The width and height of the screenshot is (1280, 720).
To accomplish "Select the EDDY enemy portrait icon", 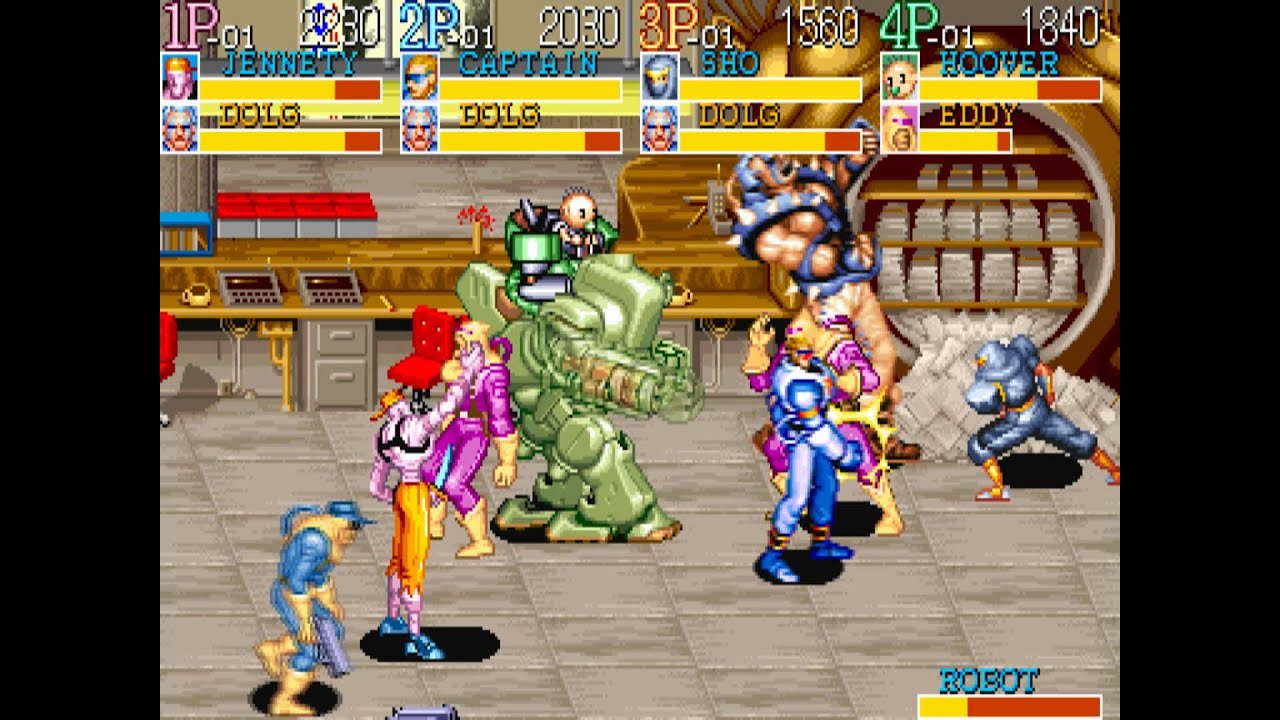I will pos(900,129).
